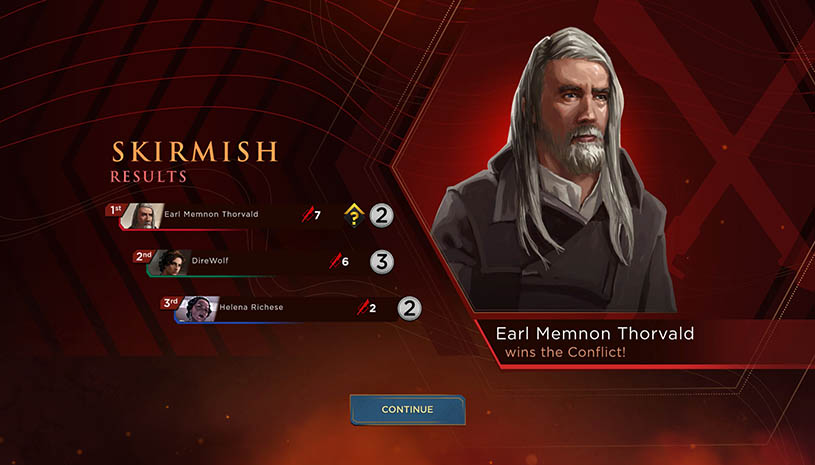Click the Continue button

(407, 409)
